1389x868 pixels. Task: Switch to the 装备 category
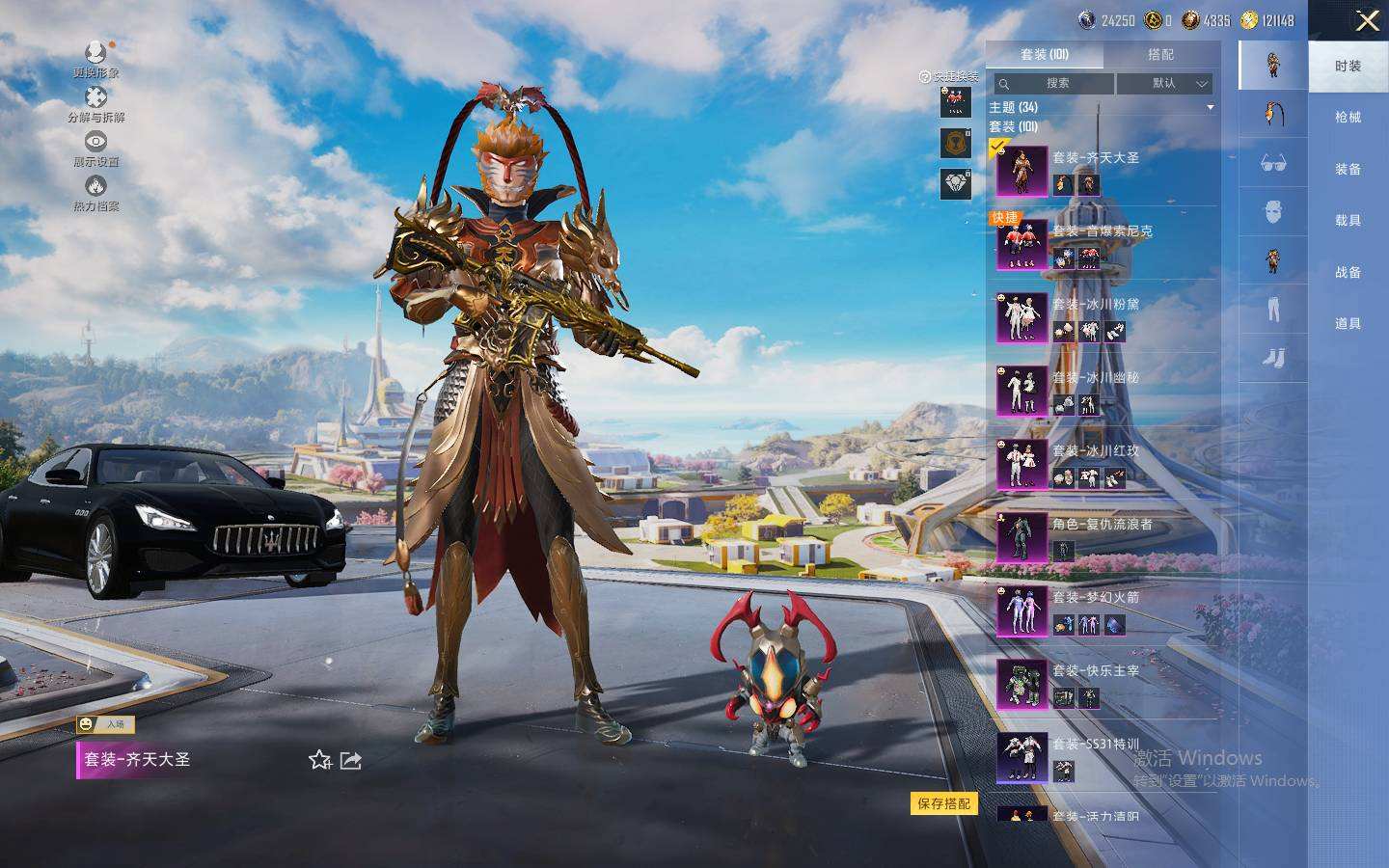[x=1348, y=170]
